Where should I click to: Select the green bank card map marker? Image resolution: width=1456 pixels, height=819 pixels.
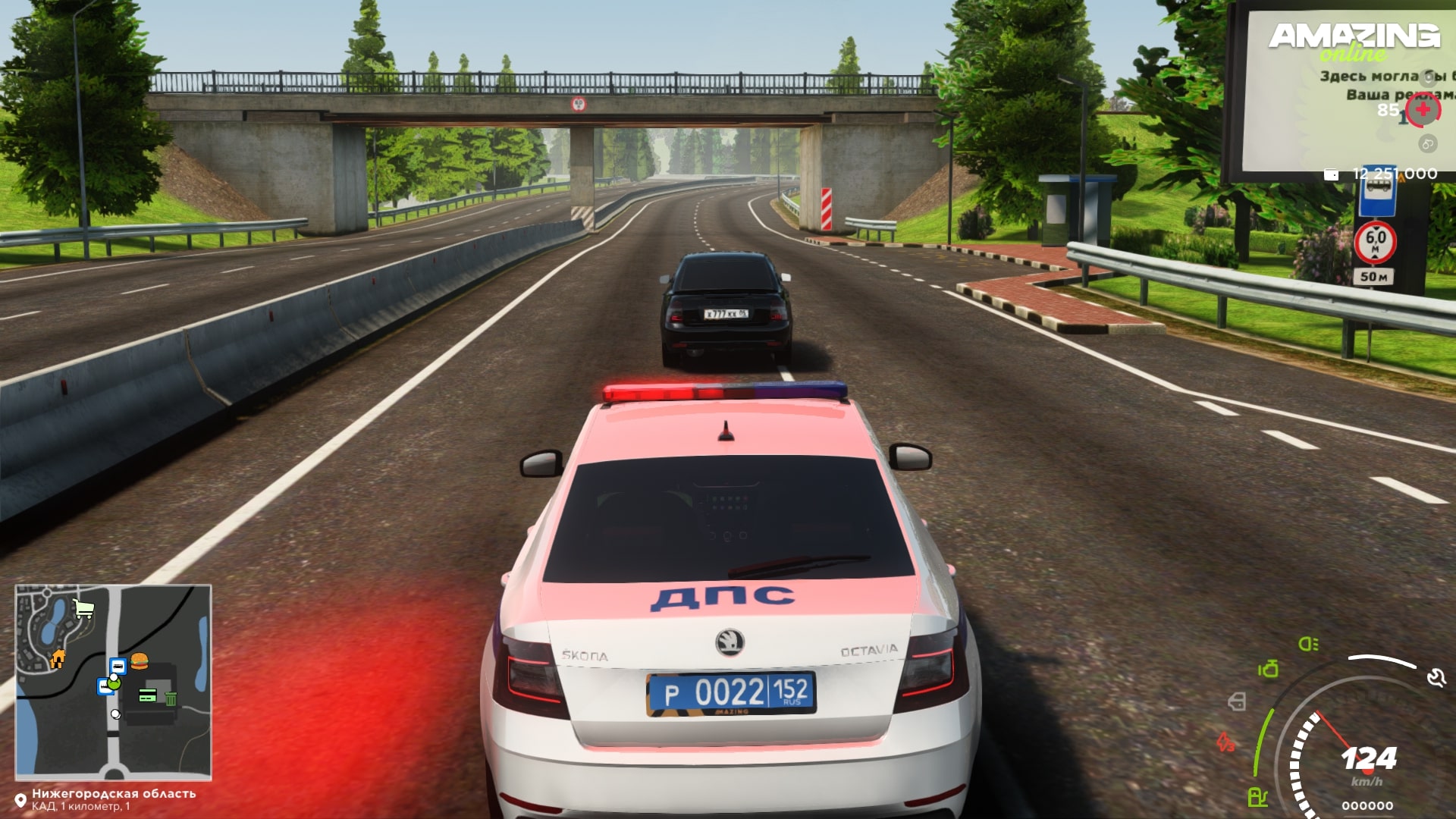[148, 695]
